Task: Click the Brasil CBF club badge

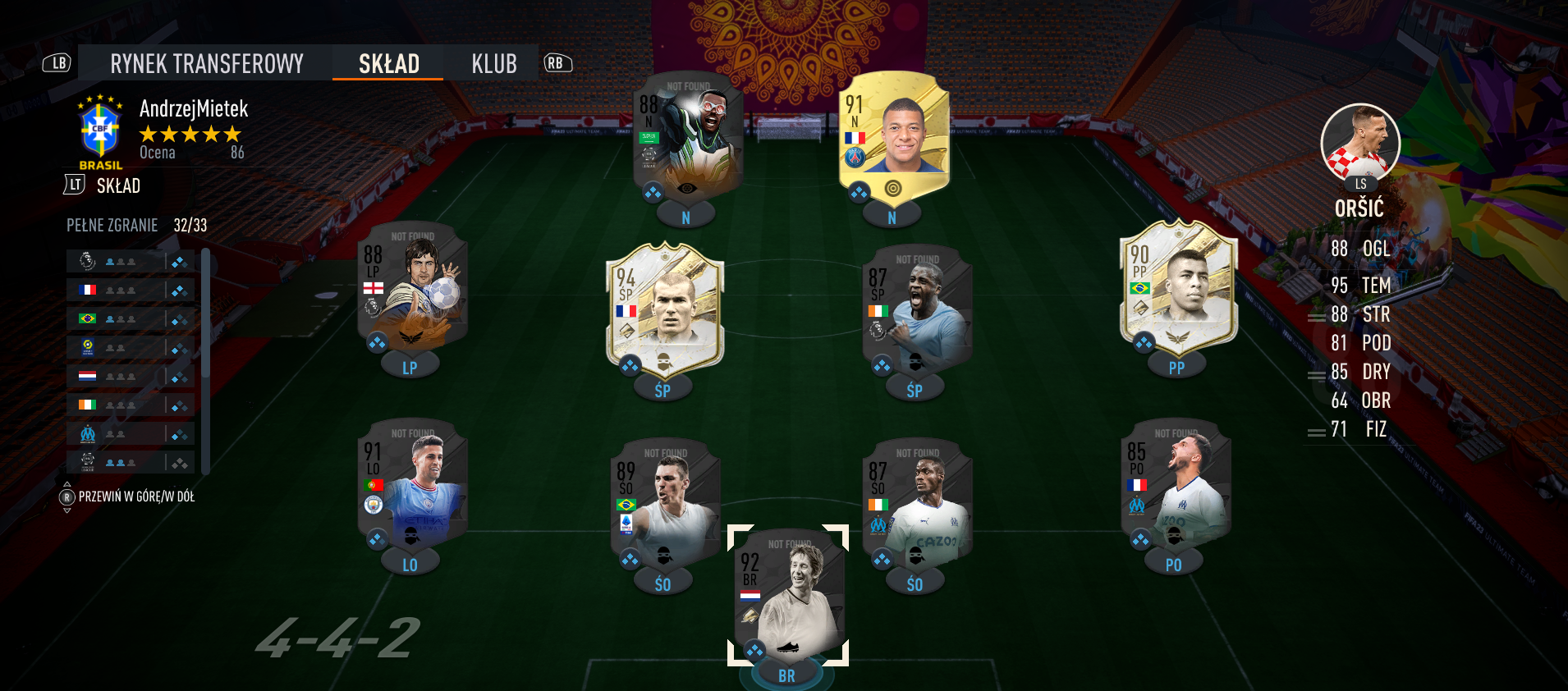Action: tap(99, 131)
